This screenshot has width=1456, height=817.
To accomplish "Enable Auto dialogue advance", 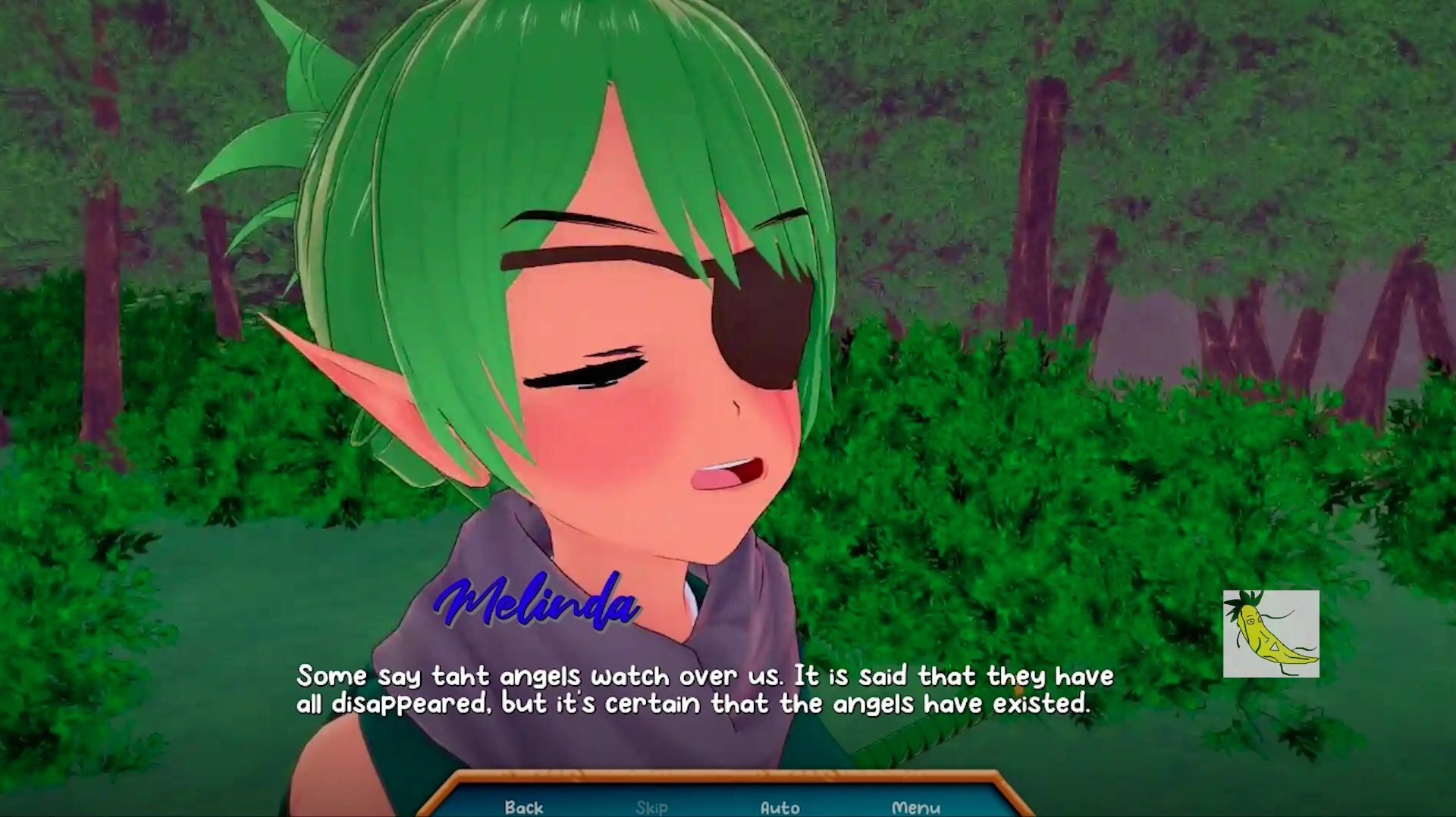I will (x=780, y=807).
